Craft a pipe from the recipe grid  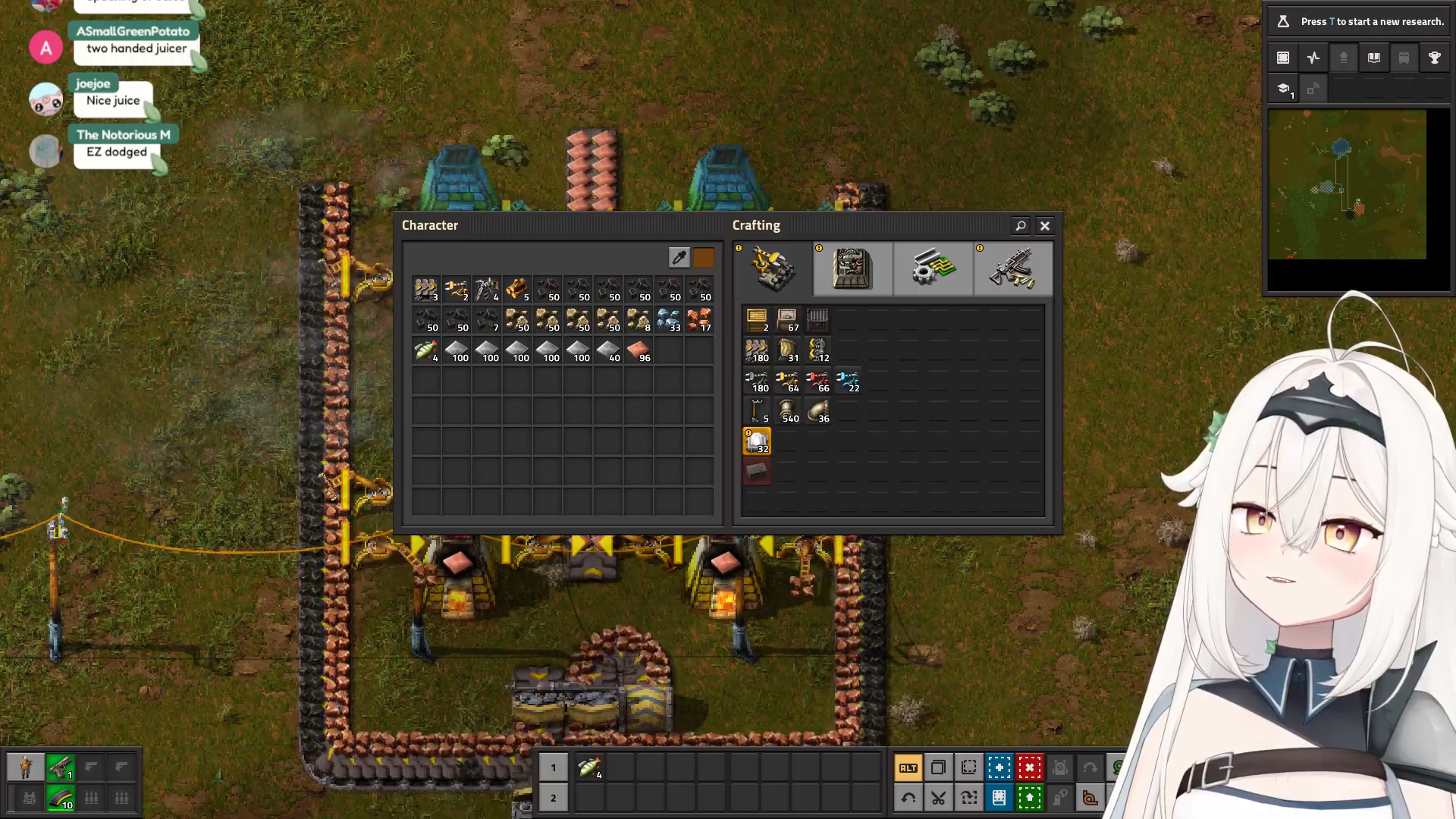(x=787, y=412)
